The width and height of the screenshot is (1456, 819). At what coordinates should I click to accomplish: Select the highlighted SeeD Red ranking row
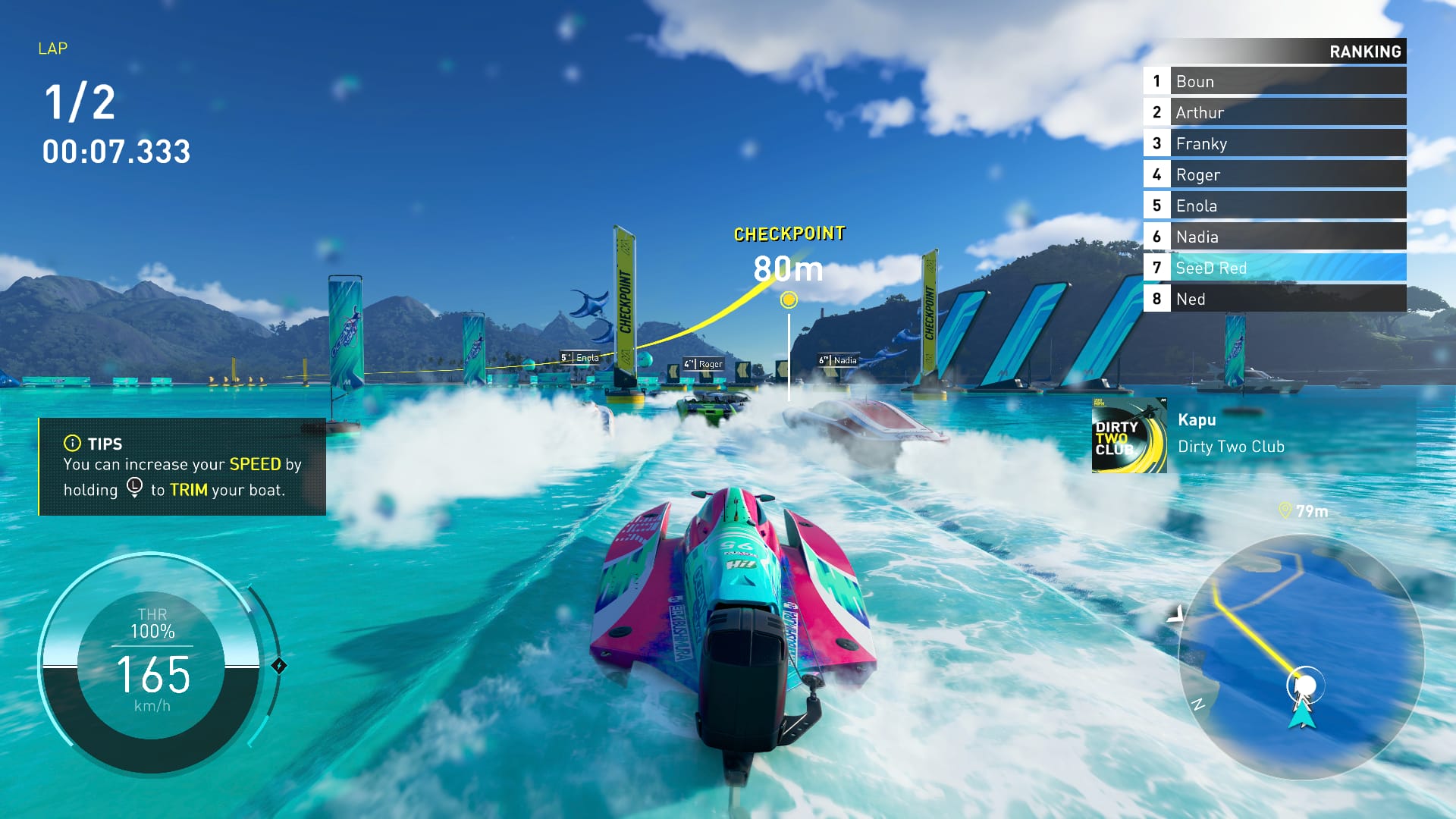click(x=1274, y=268)
